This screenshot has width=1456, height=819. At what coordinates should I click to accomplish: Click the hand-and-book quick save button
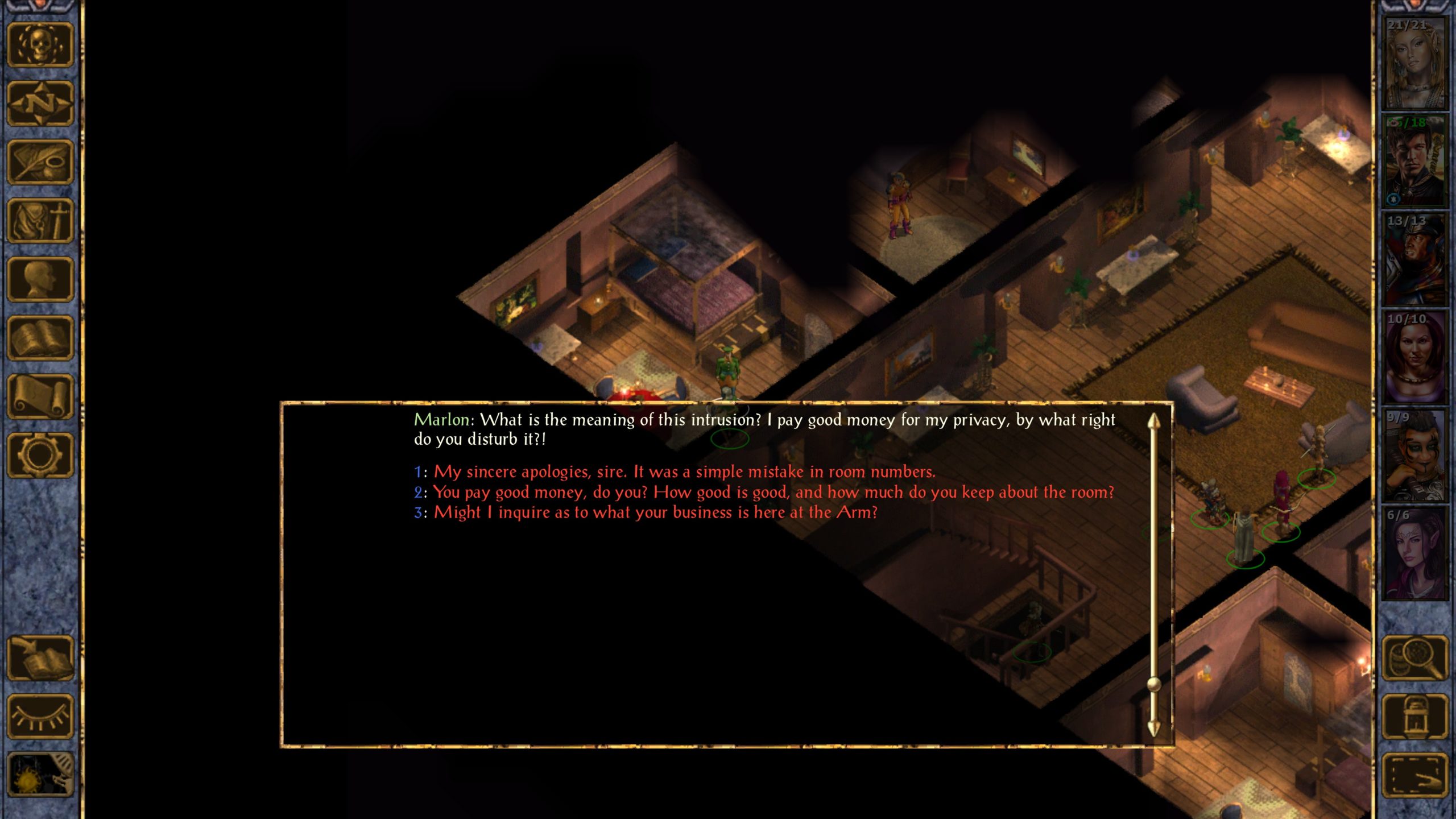[x=40, y=658]
